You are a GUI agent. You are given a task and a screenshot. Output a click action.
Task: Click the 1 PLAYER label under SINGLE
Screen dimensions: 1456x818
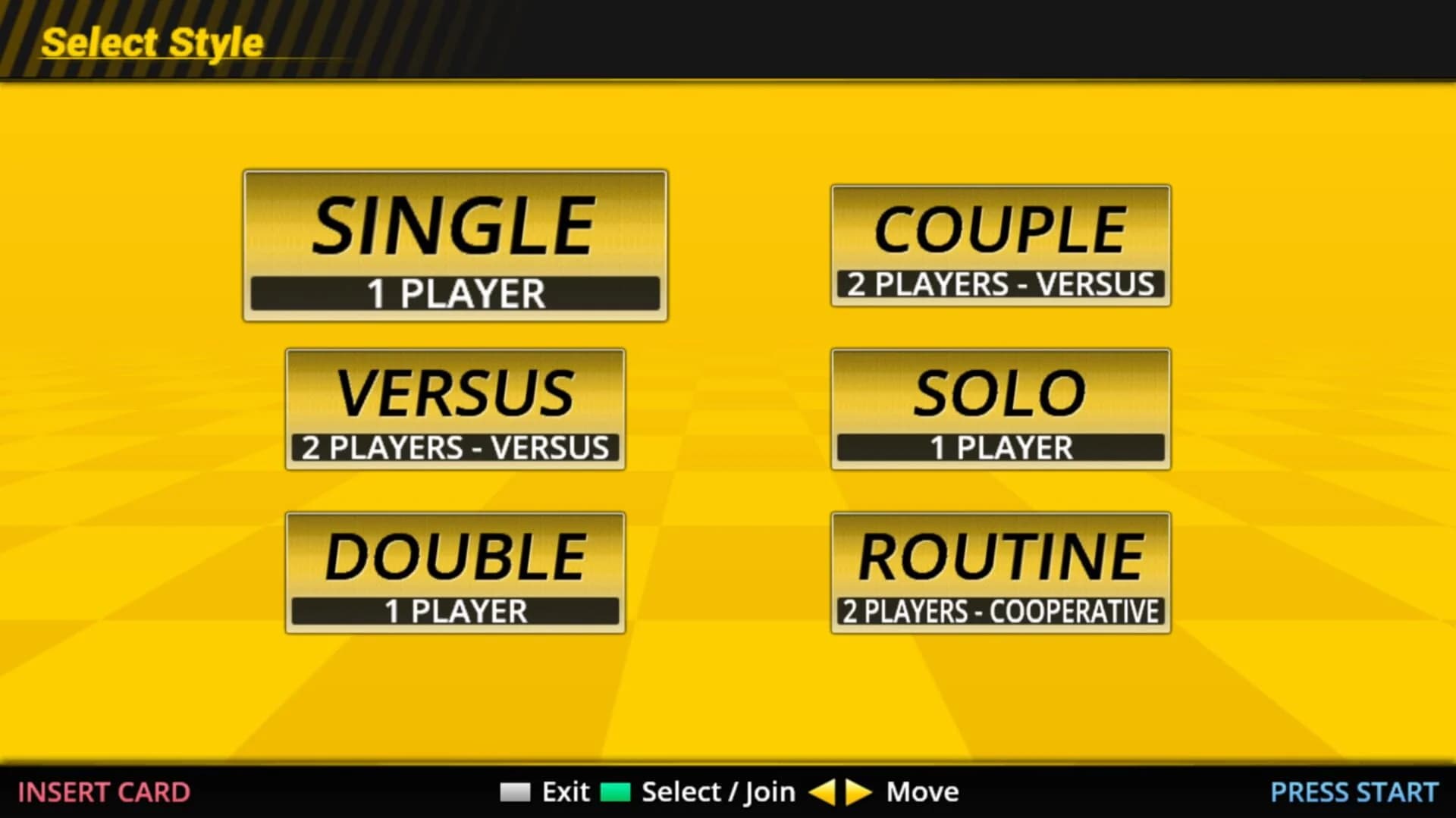pyautogui.click(x=455, y=294)
